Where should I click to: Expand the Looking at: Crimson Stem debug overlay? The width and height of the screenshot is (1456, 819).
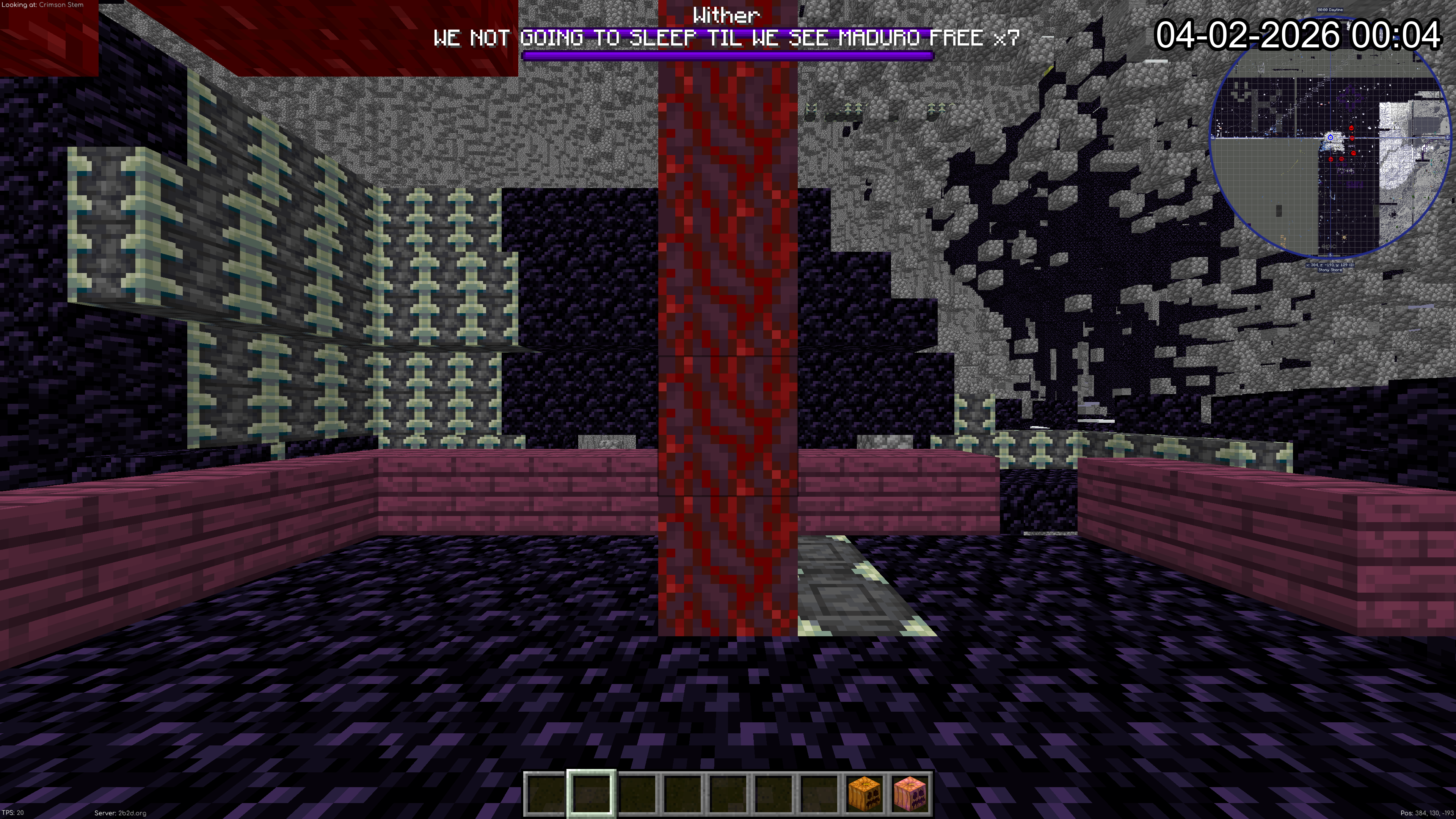click(42, 5)
